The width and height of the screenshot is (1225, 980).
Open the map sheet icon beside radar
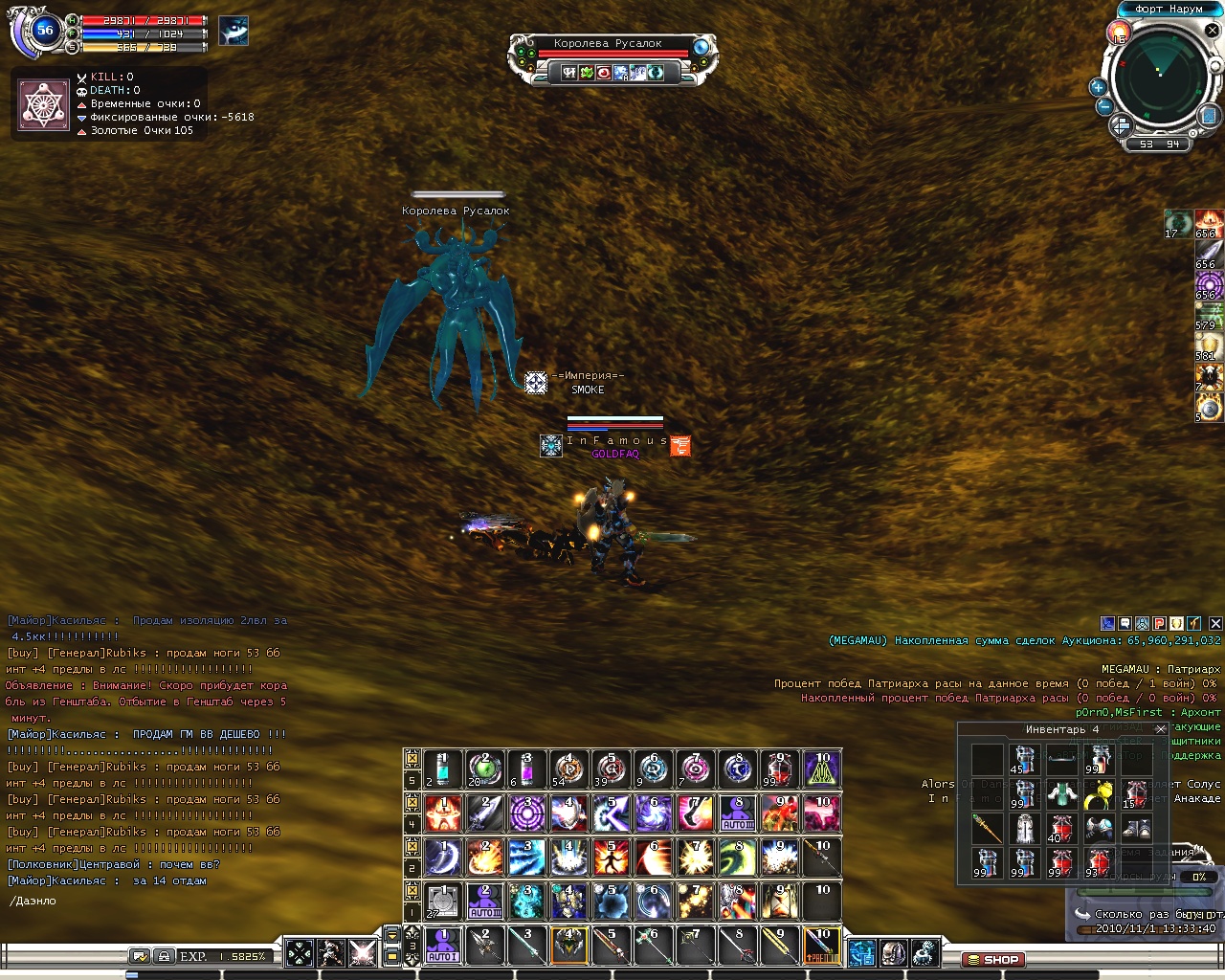click(x=1209, y=114)
